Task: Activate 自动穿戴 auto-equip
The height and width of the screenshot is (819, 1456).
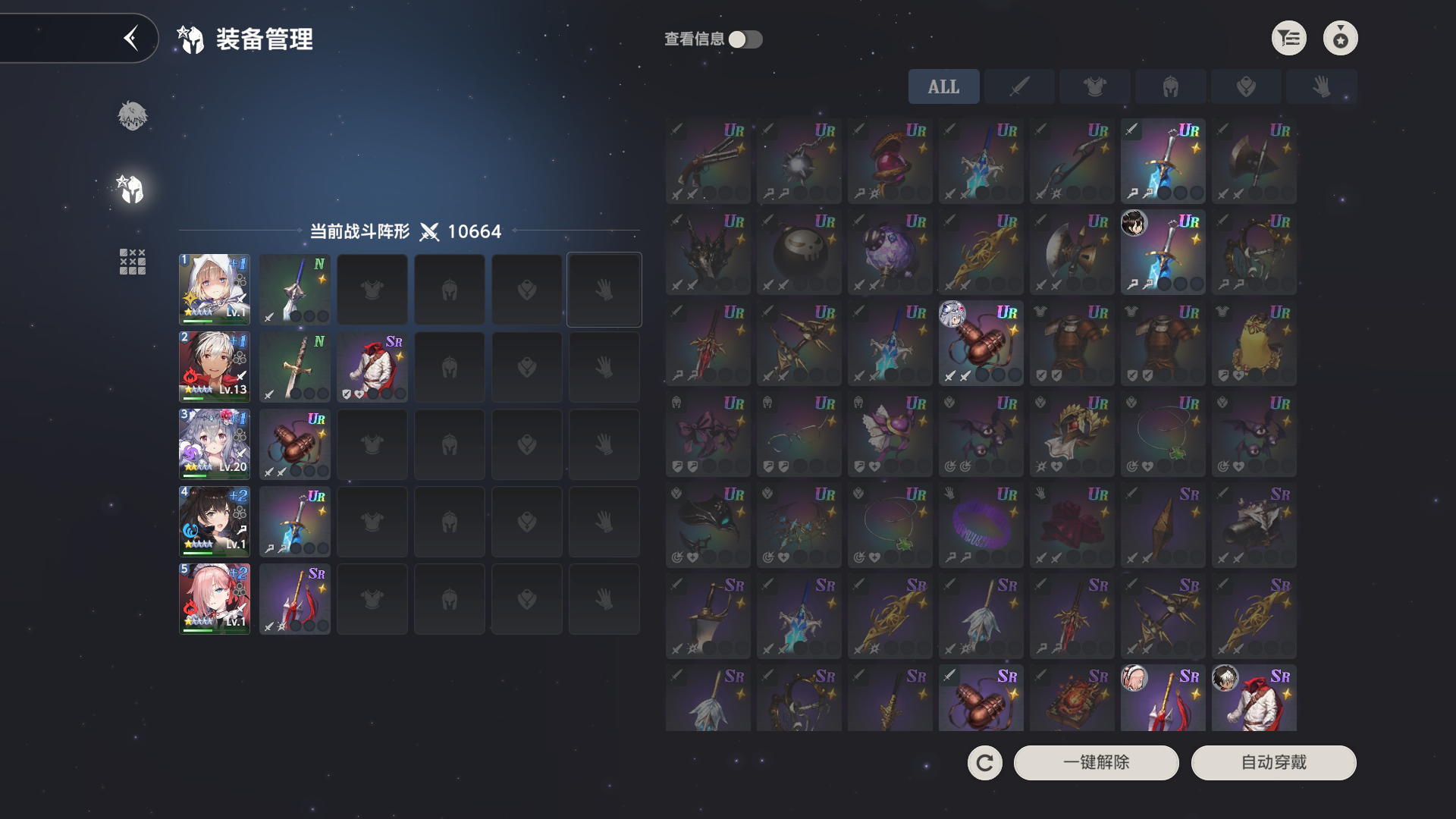Action: pyautogui.click(x=1273, y=762)
